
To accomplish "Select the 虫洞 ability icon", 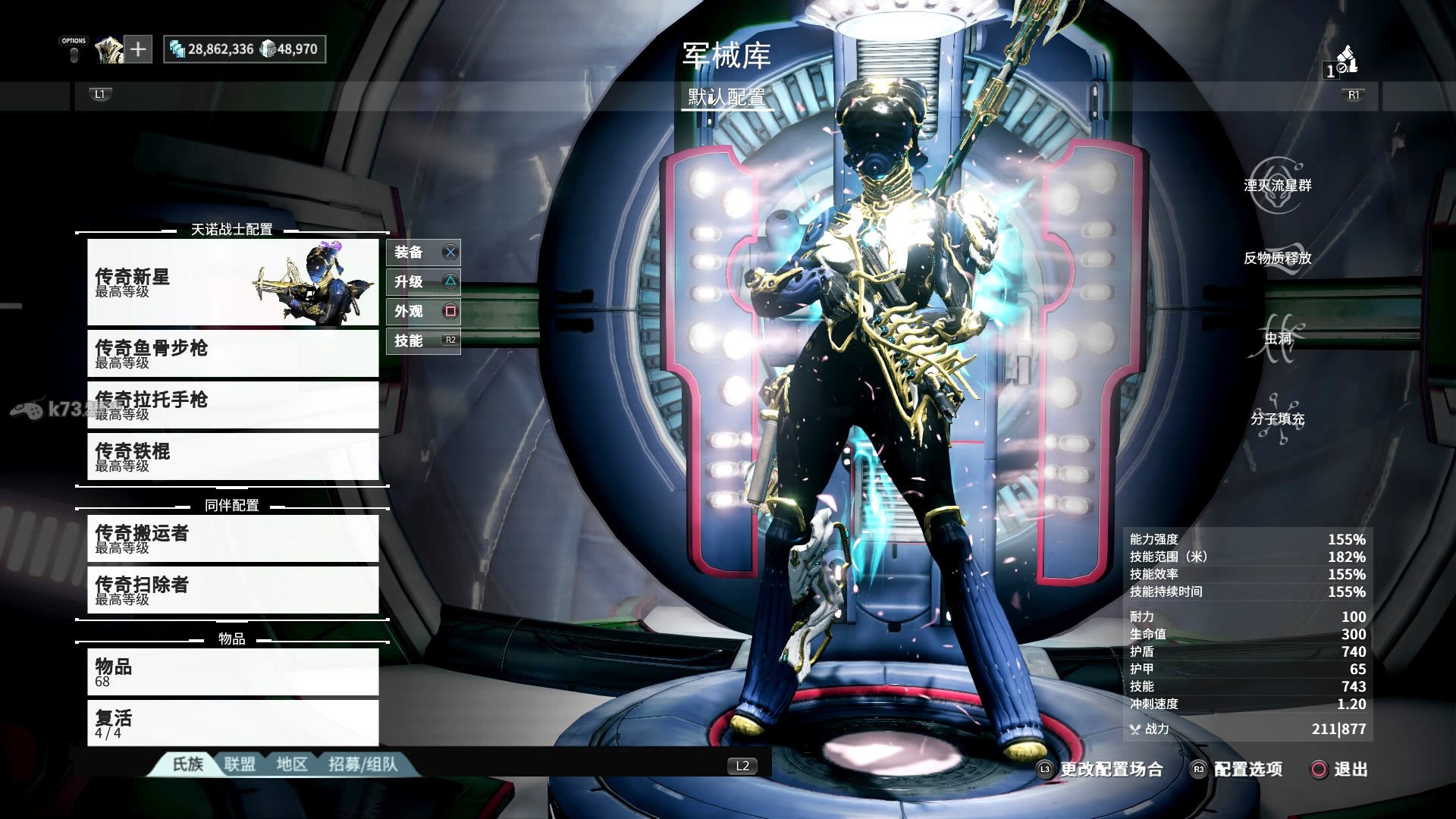I will coord(1278,338).
